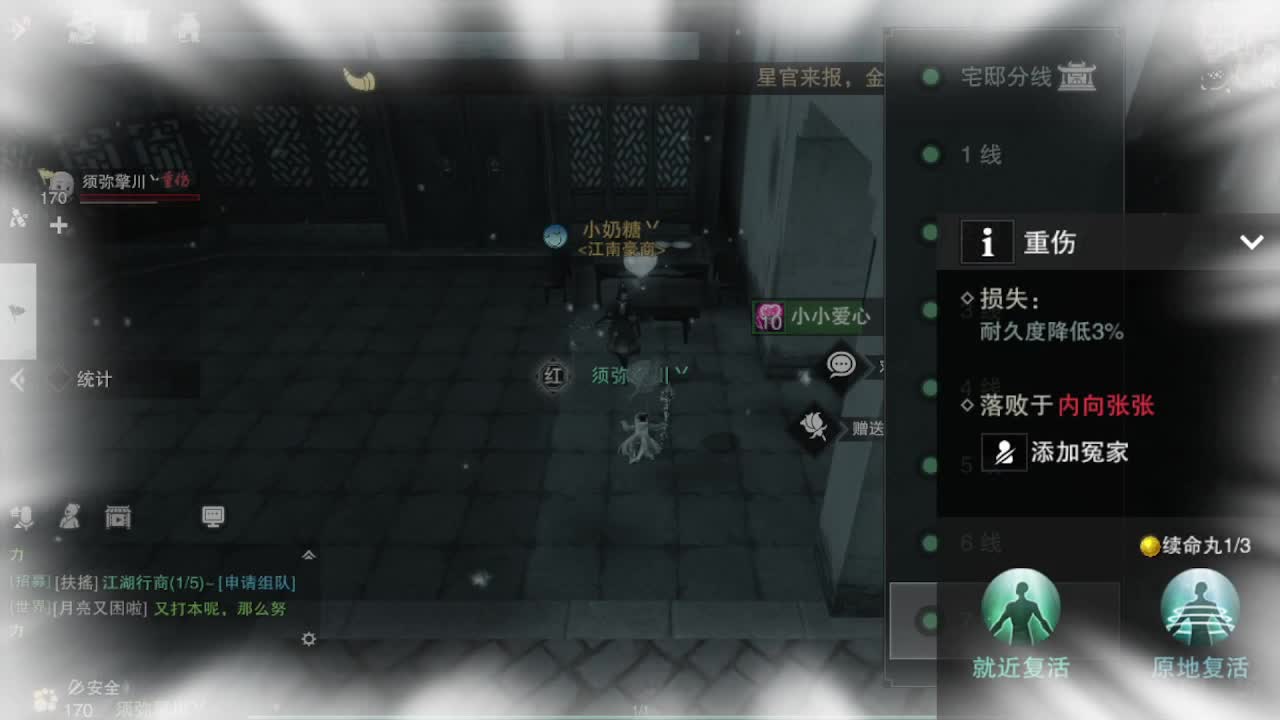Viewport: 1280px width, 720px height.
Task: Click the 添加冤家 add-rival icon
Action: (1004, 453)
